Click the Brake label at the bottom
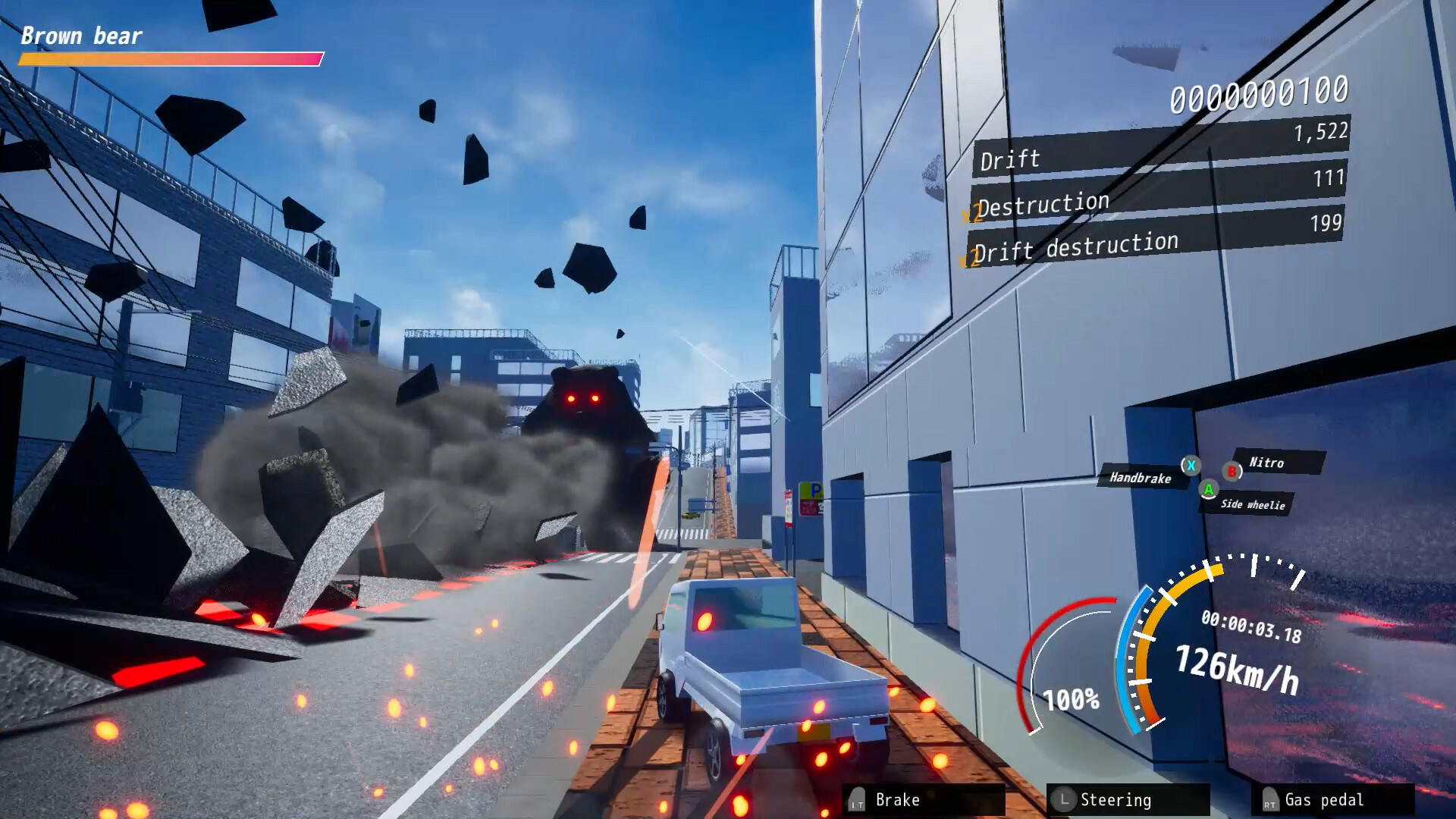Screen dimensions: 1456x819 pyautogui.click(x=899, y=799)
